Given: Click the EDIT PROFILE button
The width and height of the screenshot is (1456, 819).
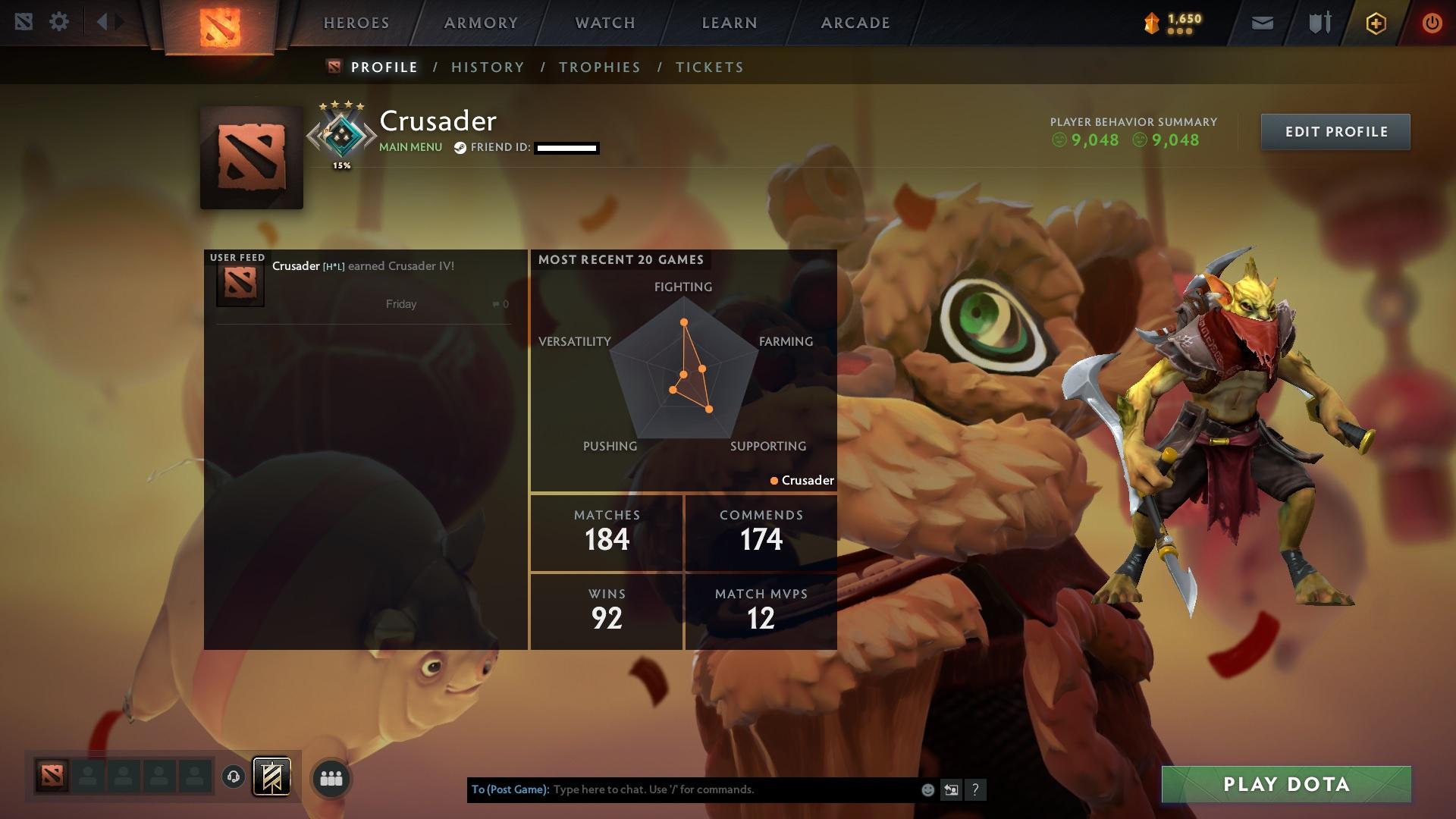Looking at the screenshot, I should pyautogui.click(x=1335, y=131).
